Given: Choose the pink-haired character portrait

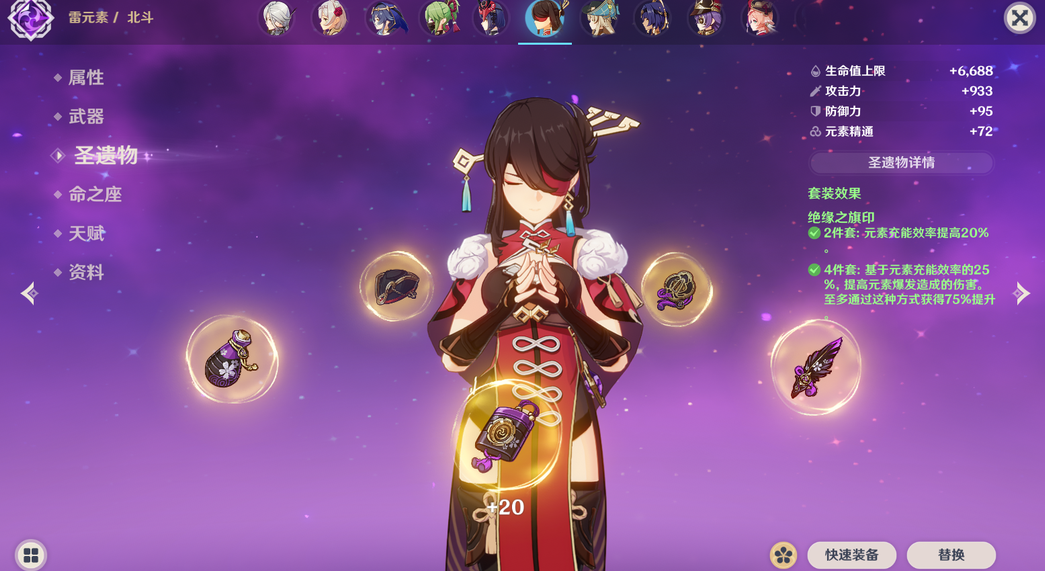Looking at the screenshot, I should point(759,19).
